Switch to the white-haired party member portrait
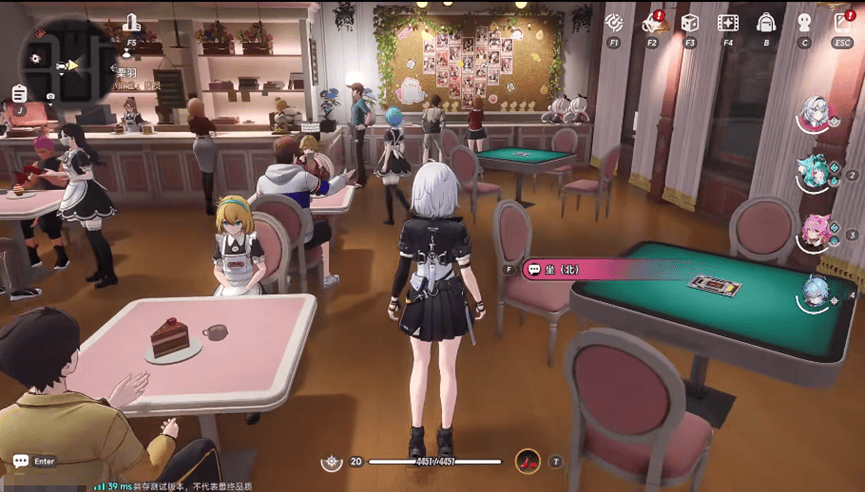The width and height of the screenshot is (865, 492). click(x=816, y=113)
